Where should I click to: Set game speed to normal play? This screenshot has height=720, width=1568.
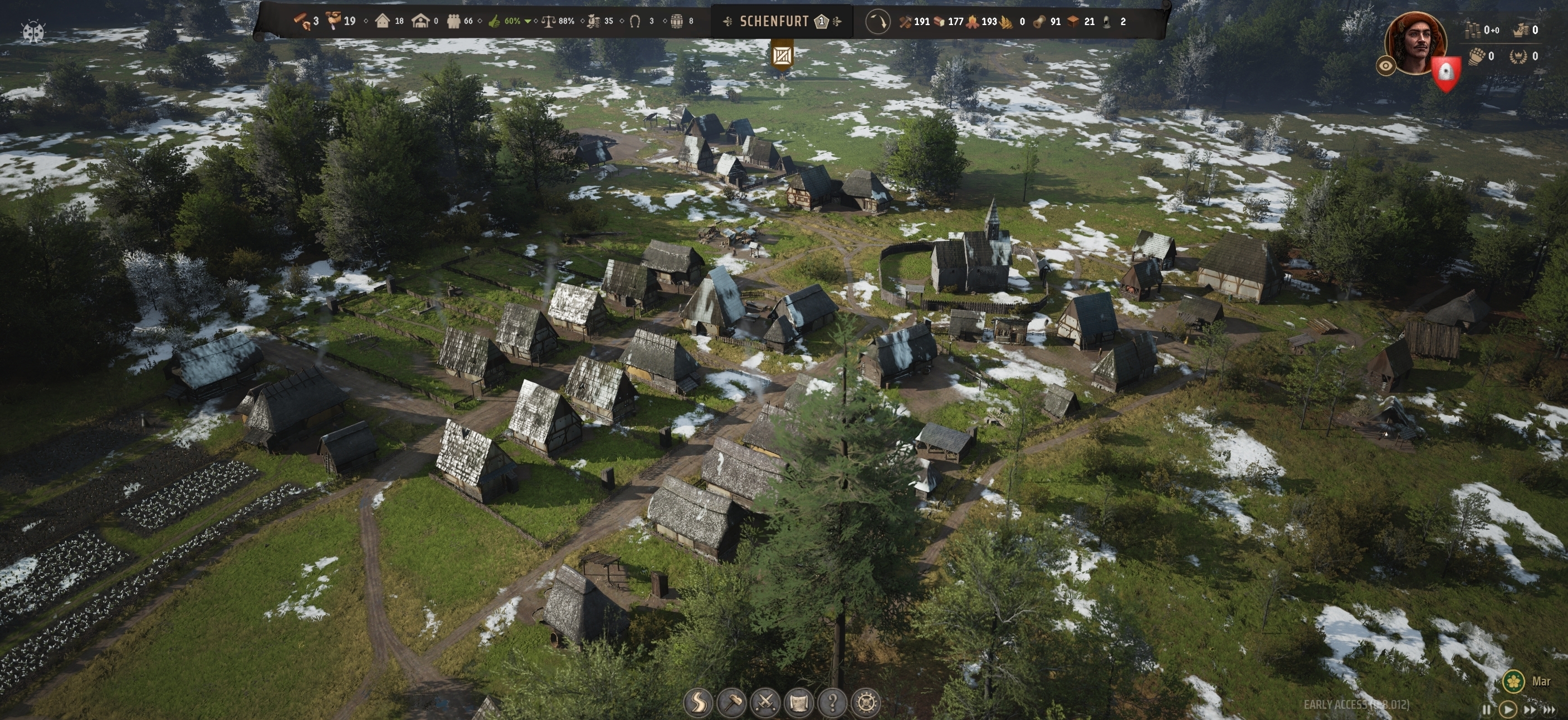pos(1508,709)
